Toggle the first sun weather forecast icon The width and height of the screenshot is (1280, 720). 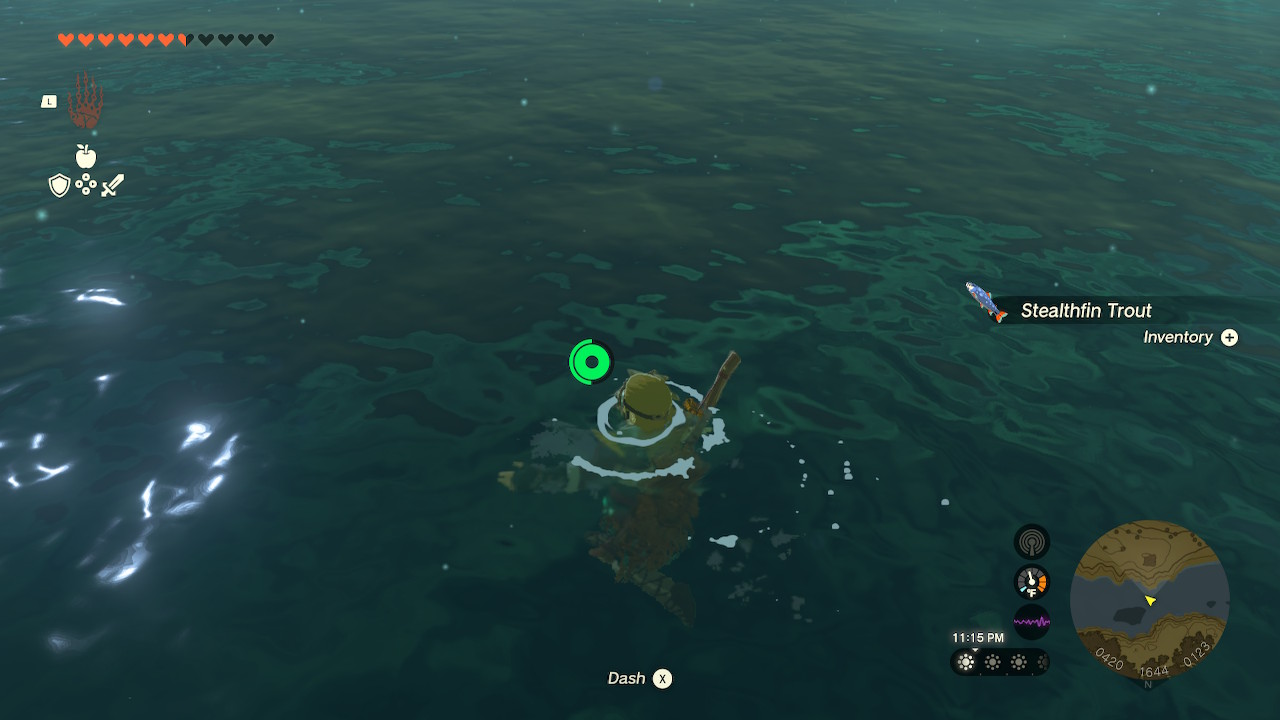pyautogui.click(x=966, y=662)
